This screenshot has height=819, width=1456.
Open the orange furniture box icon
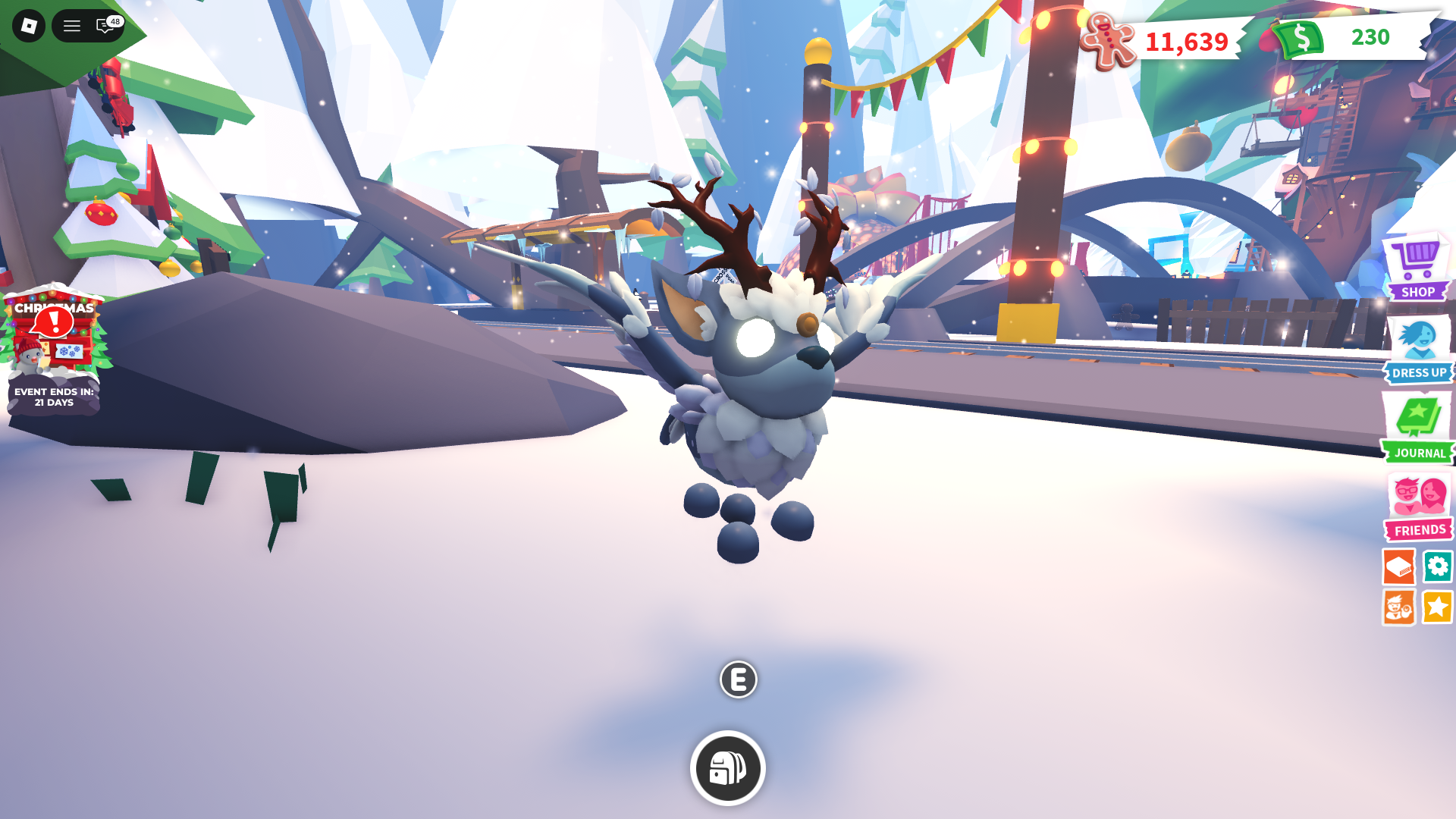1399,566
